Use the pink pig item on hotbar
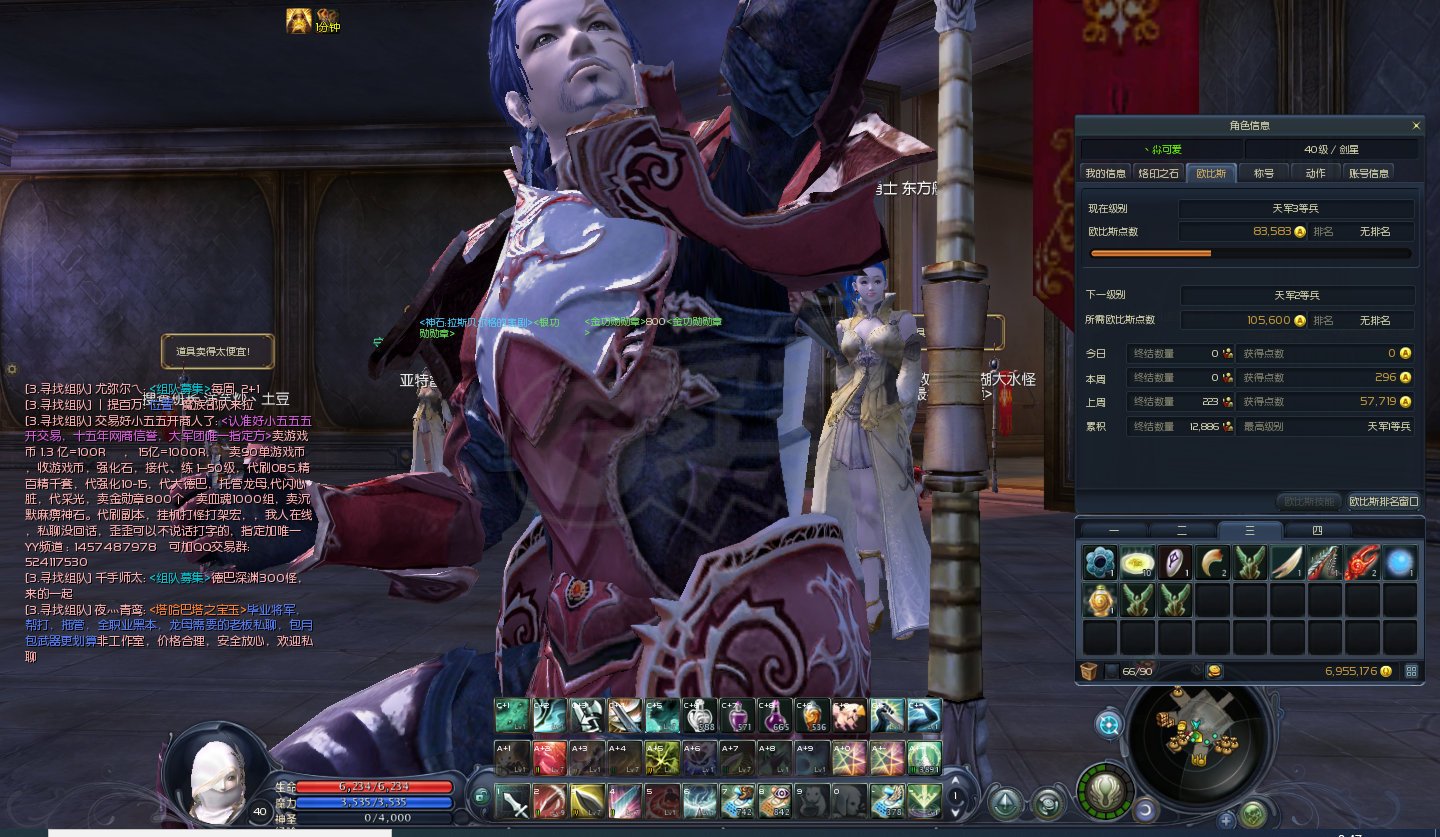 tap(849, 716)
